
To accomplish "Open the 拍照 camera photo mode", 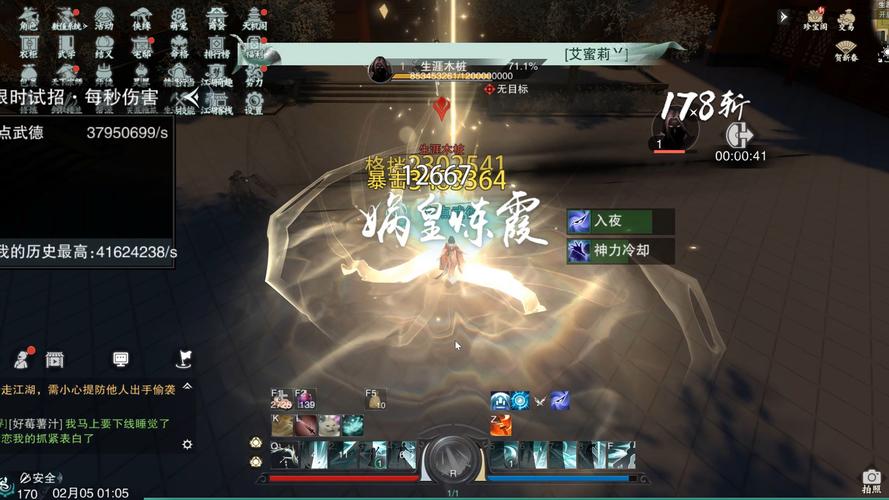I will (x=872, y=480).
